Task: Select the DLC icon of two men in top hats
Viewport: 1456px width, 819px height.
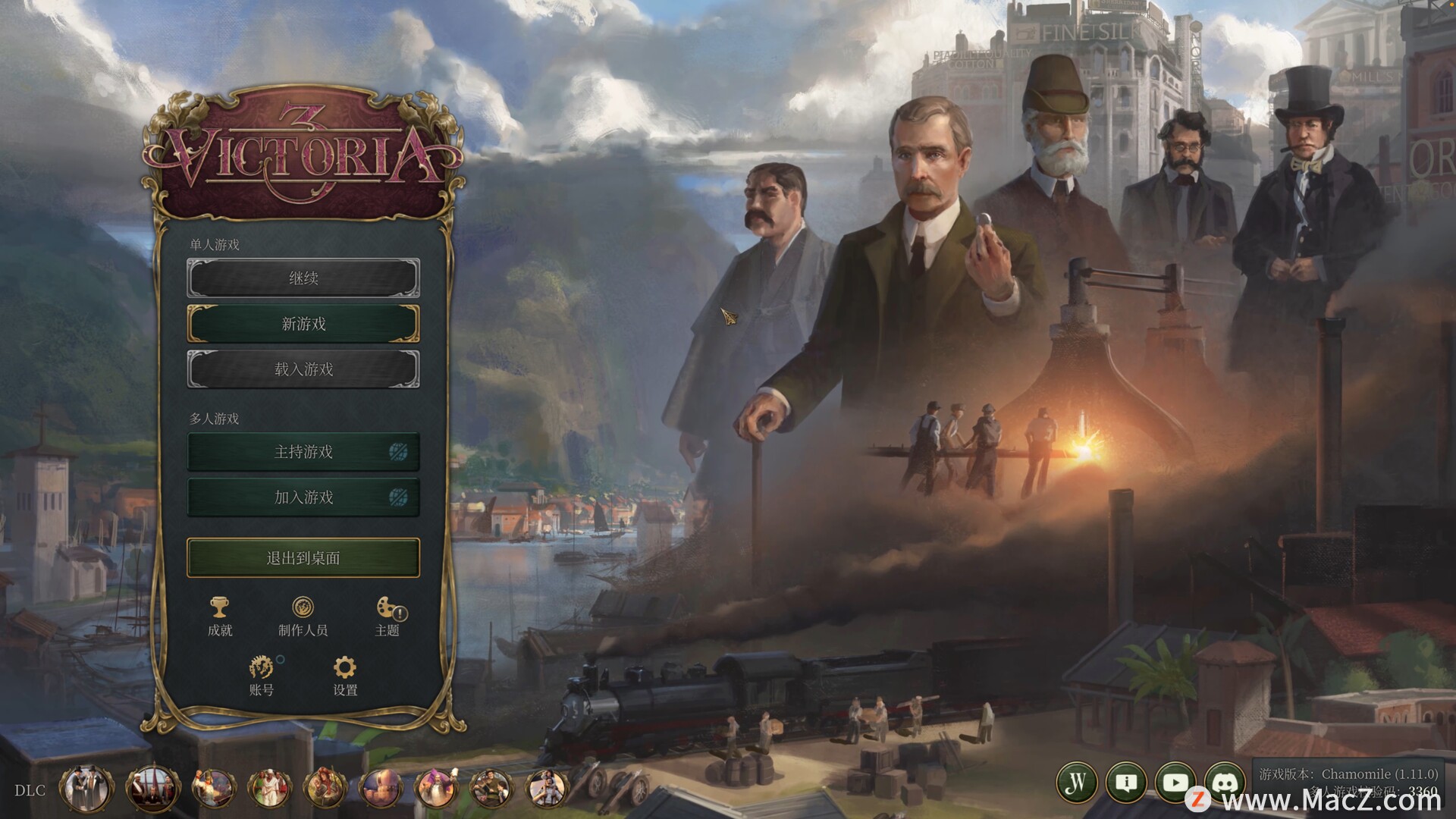Action: (x=86, y=789)
